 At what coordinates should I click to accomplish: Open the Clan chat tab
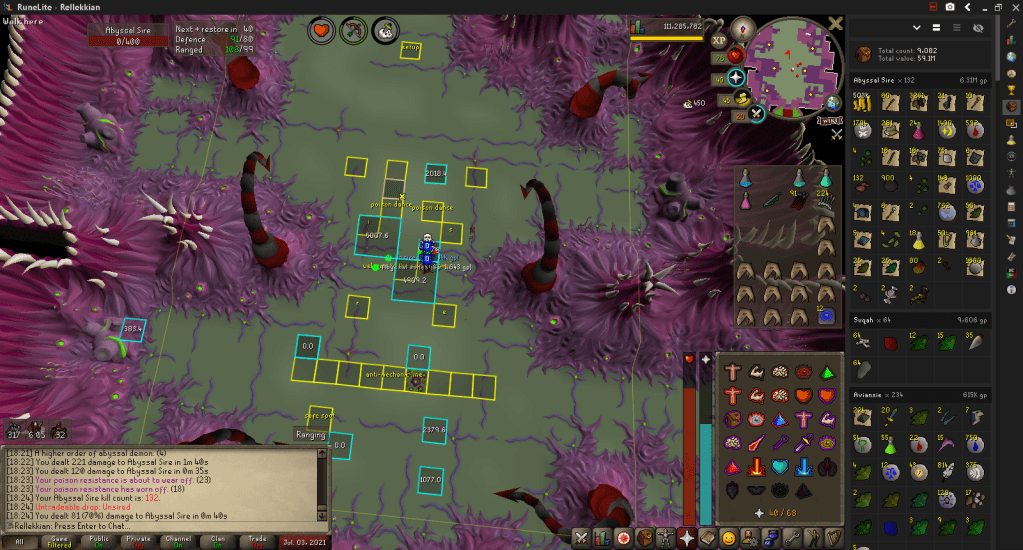pyautogui.click(x=218, y=539)
